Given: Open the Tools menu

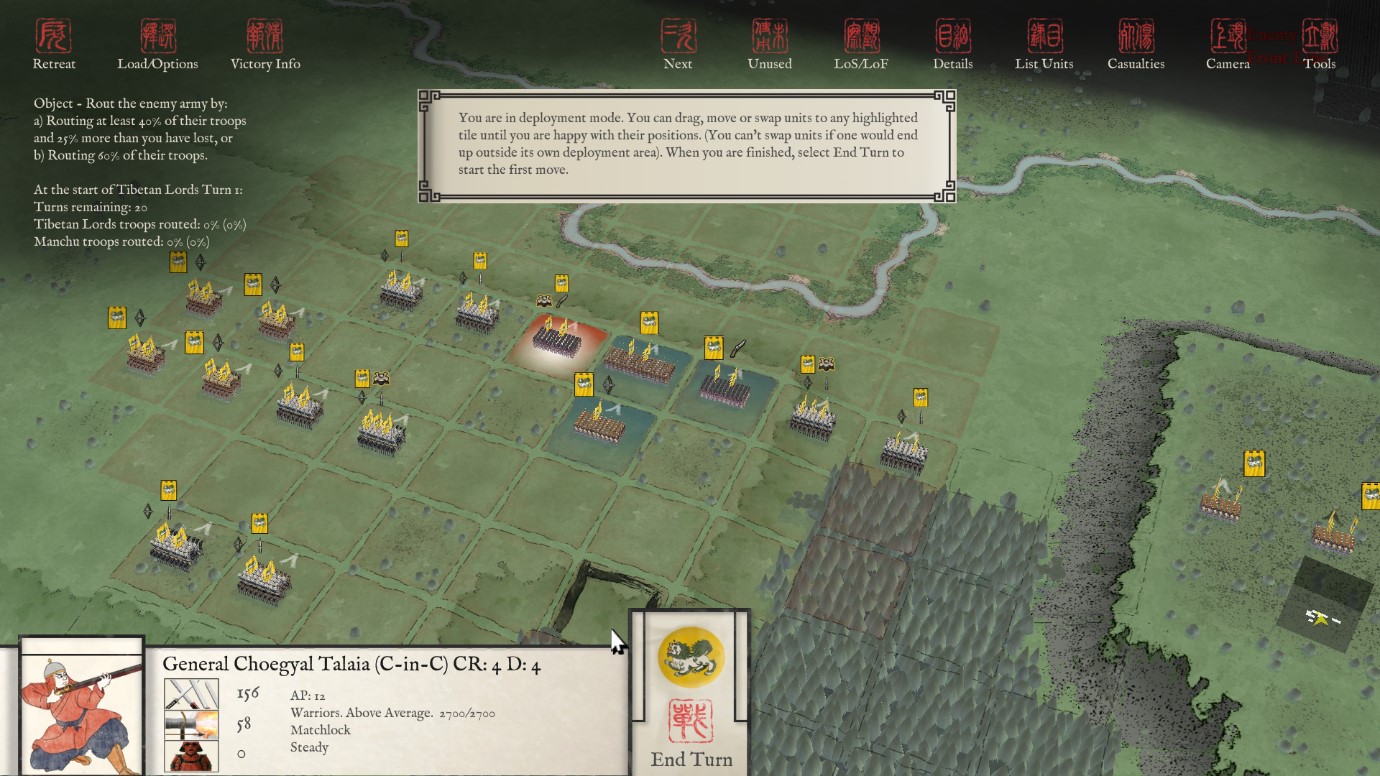Looking at the screenshot, I should tap(1319, 45).
